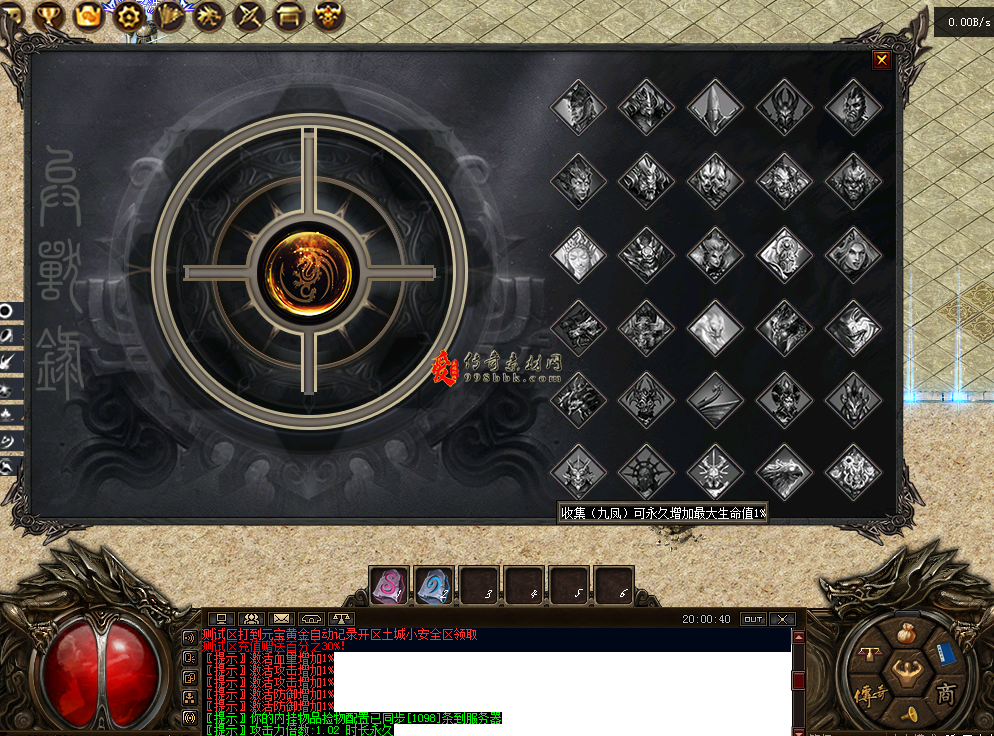Click the gear icon in the top bar
994x736 pixels.
tap(127, 15)
